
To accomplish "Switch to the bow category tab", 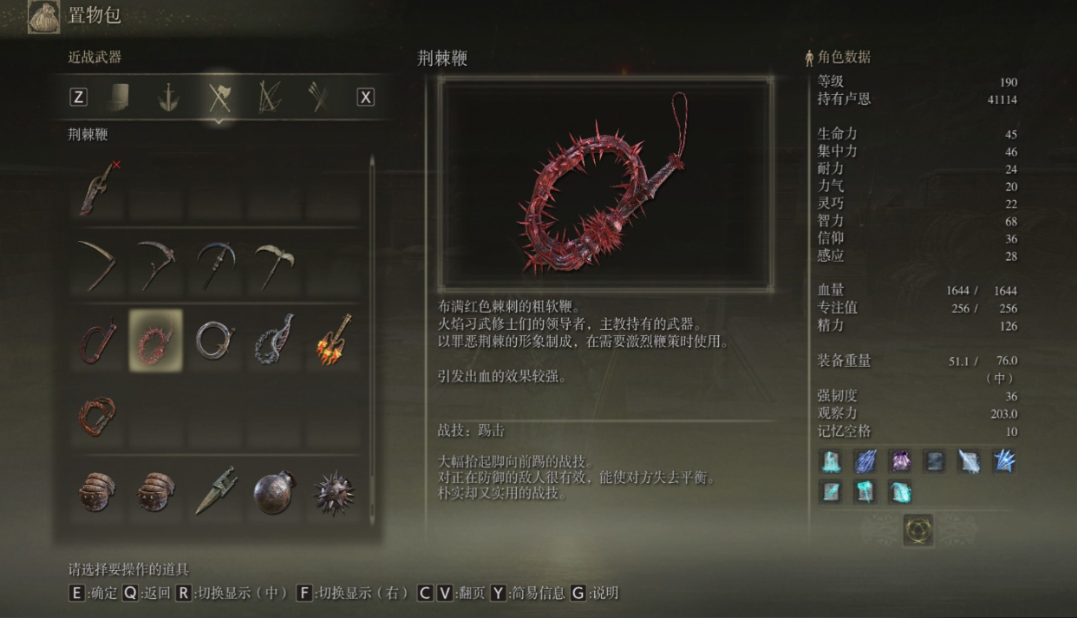I will tap(268, 97).
